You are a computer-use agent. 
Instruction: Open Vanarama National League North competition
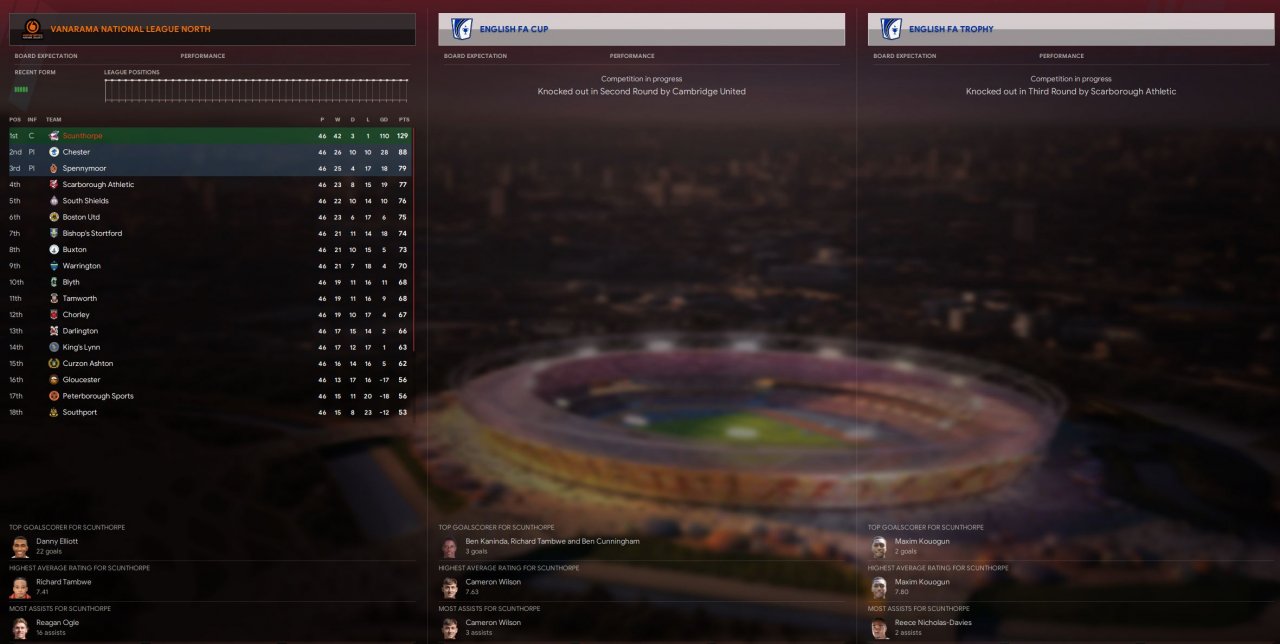click(130, 29)
